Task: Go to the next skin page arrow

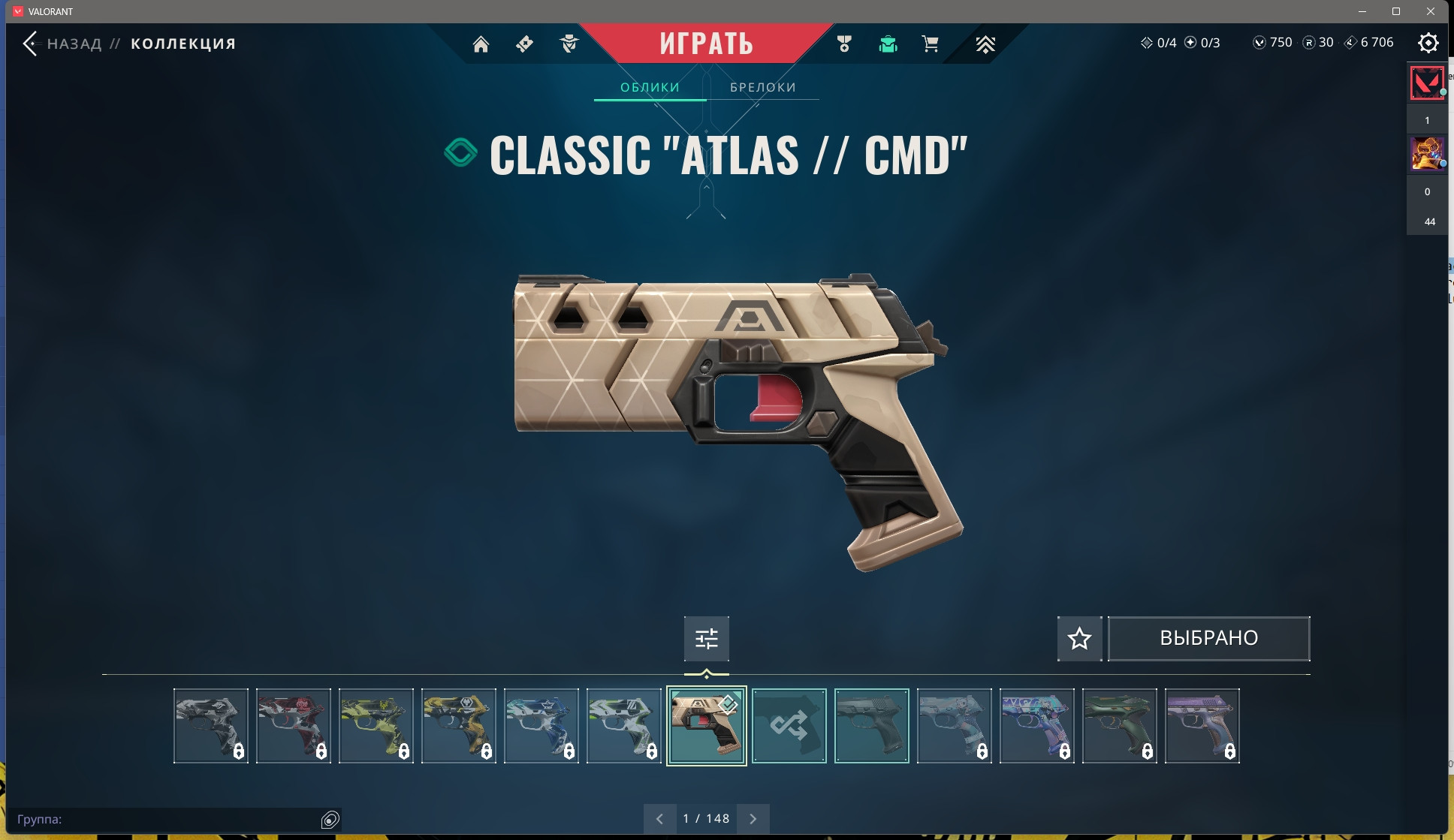Action: point(753,819)
